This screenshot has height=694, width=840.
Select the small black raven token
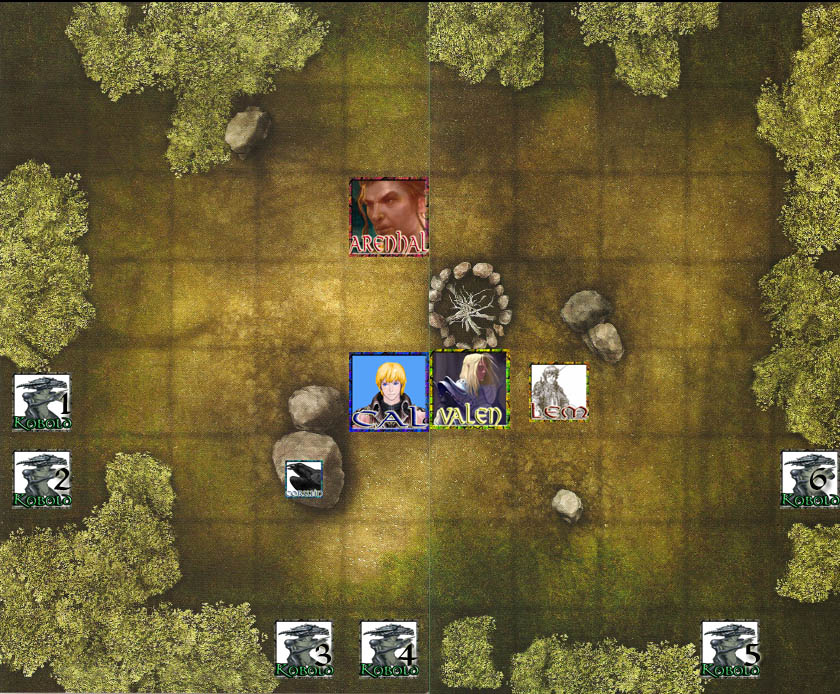304,479
